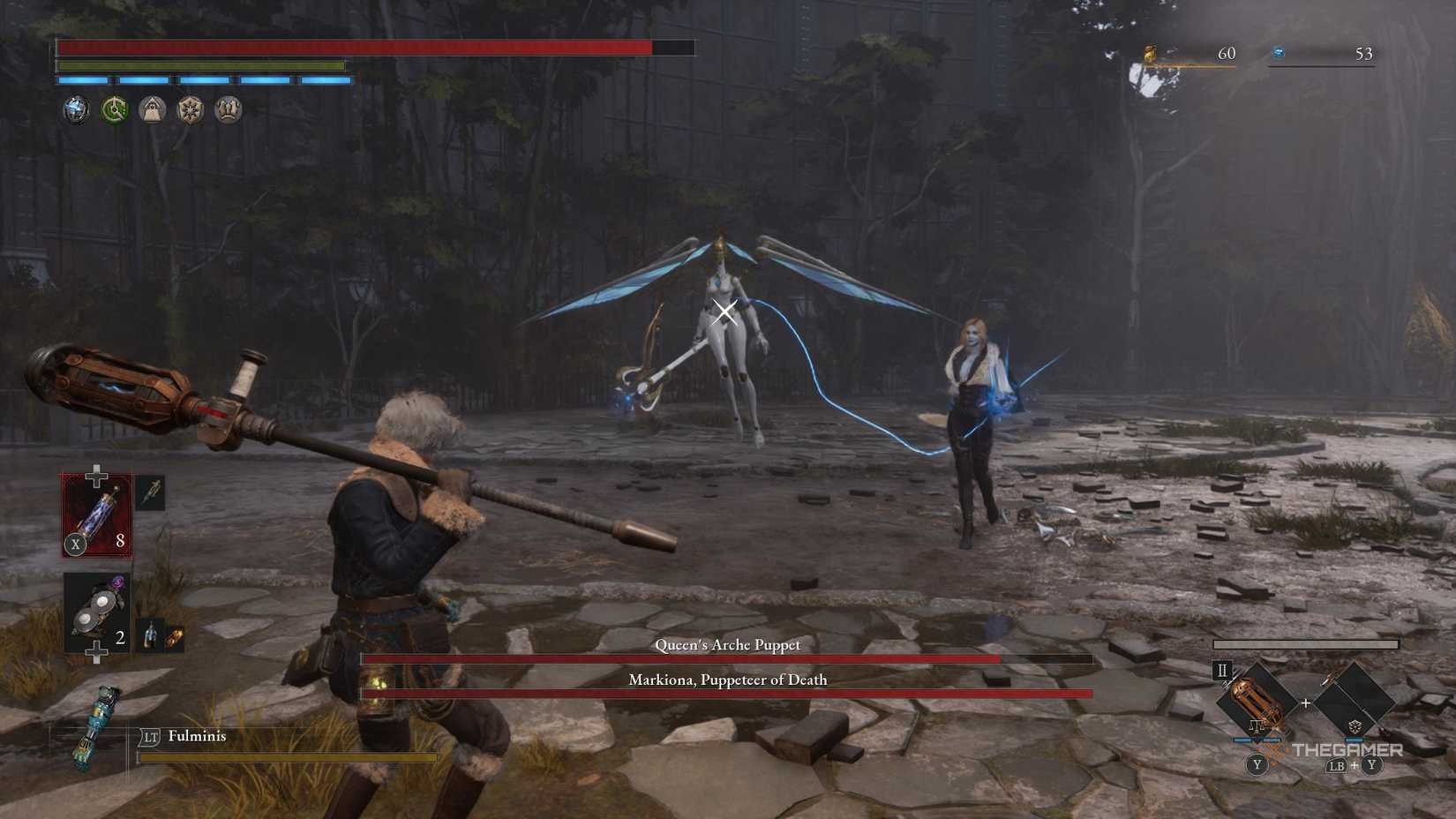Click the Fable slot marker labeled II
This screenshot has height=819, width=1456.
[1221, 671]
